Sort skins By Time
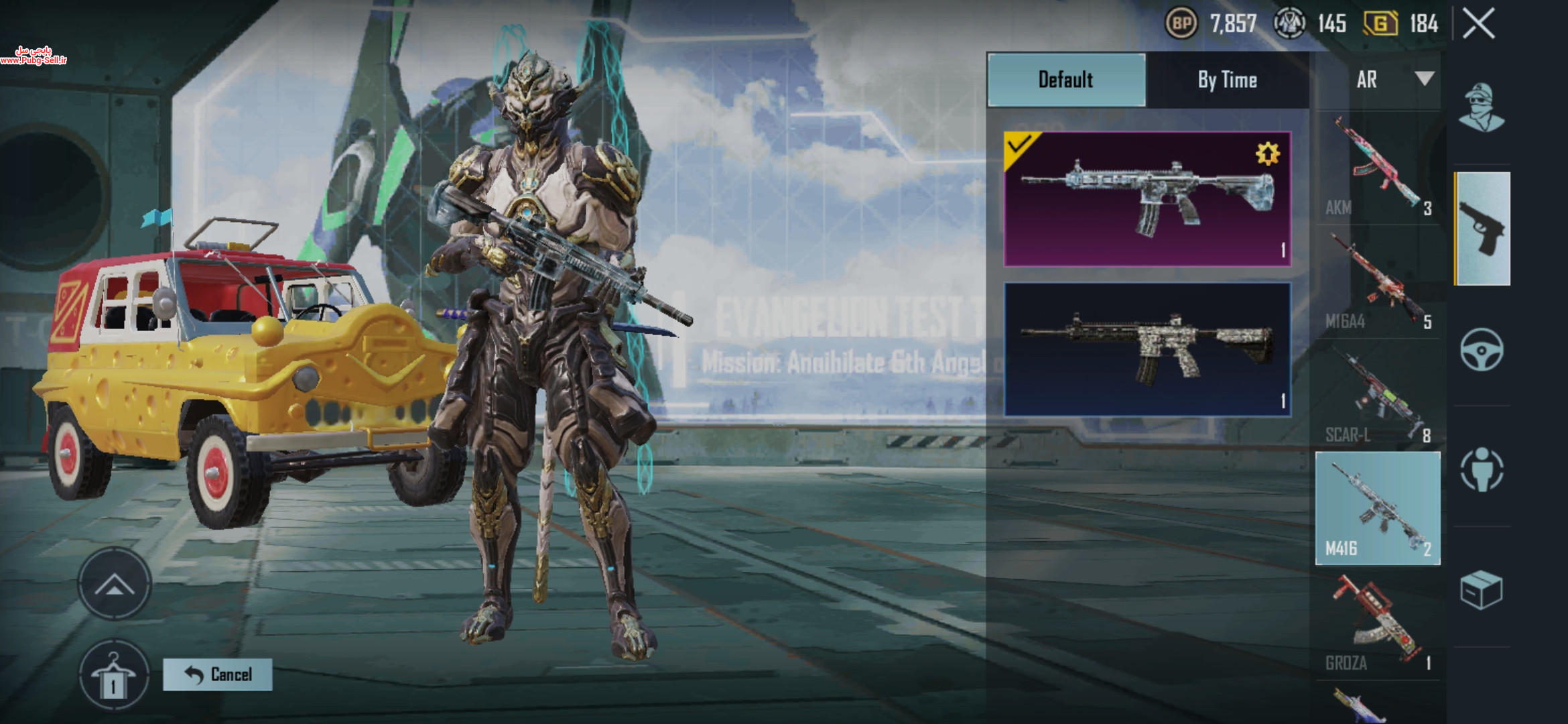 click(1227, 80)
